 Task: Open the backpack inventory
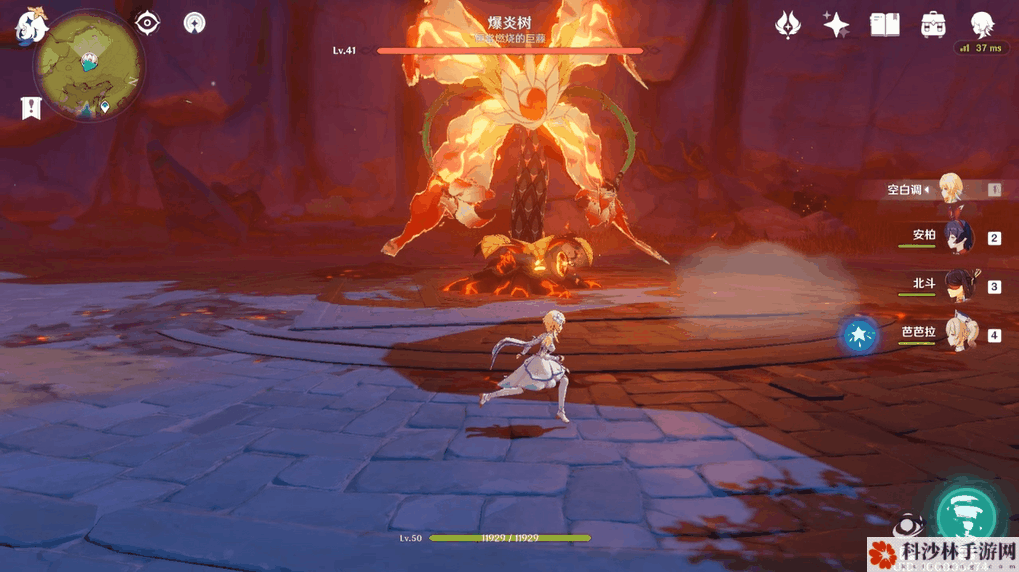(x=934, y=24)
